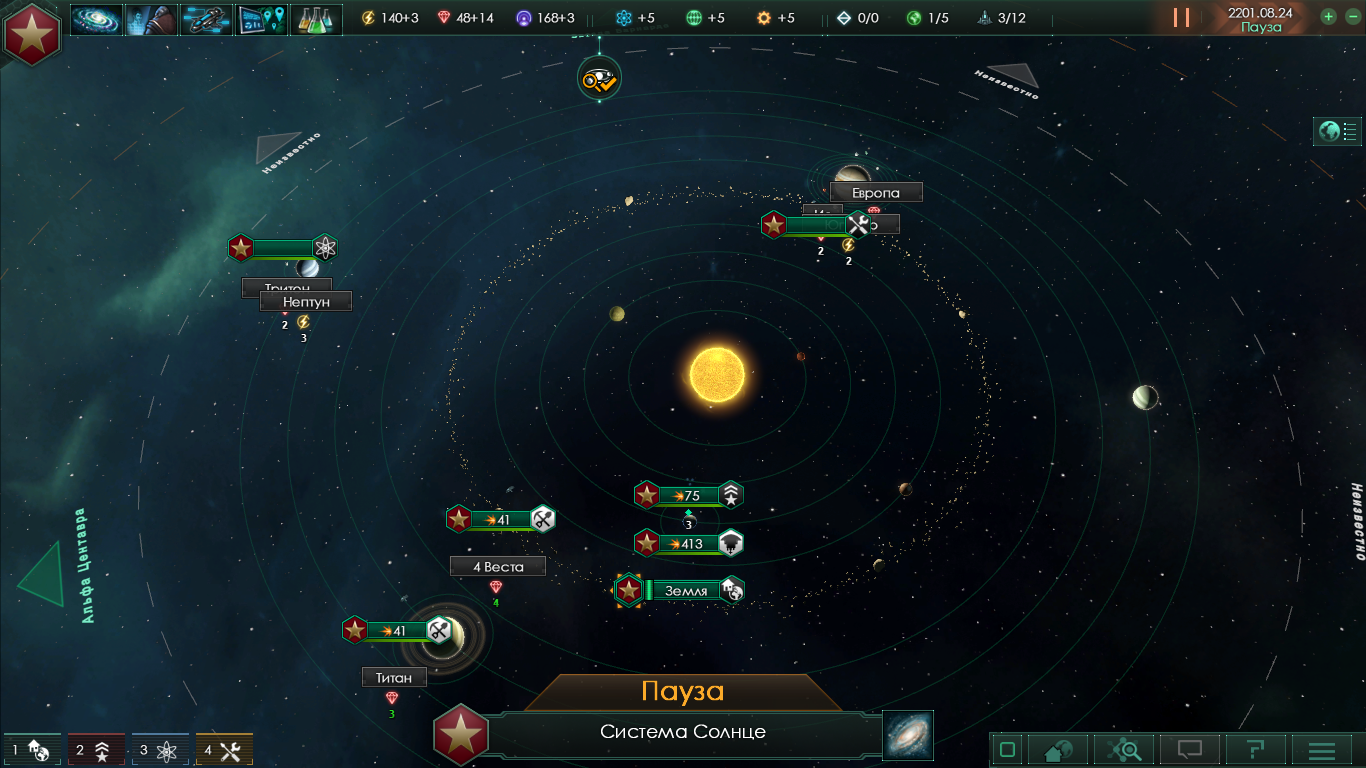Select the 4 Веста asteroid label
The height and width of the screenshot is (768, 1366).
(498, 567)
